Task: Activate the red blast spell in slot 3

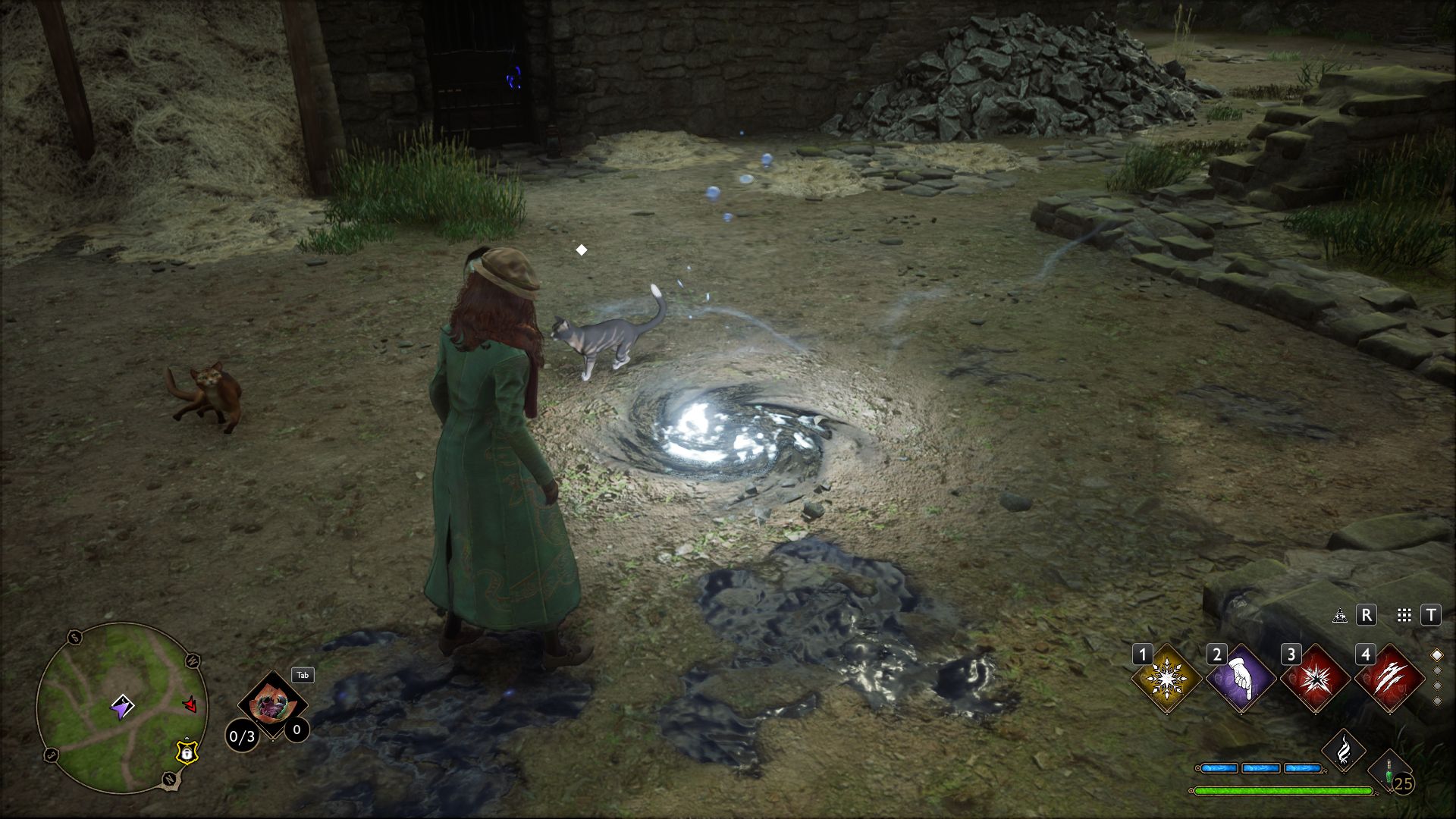Action: (x=1315, y=679)
